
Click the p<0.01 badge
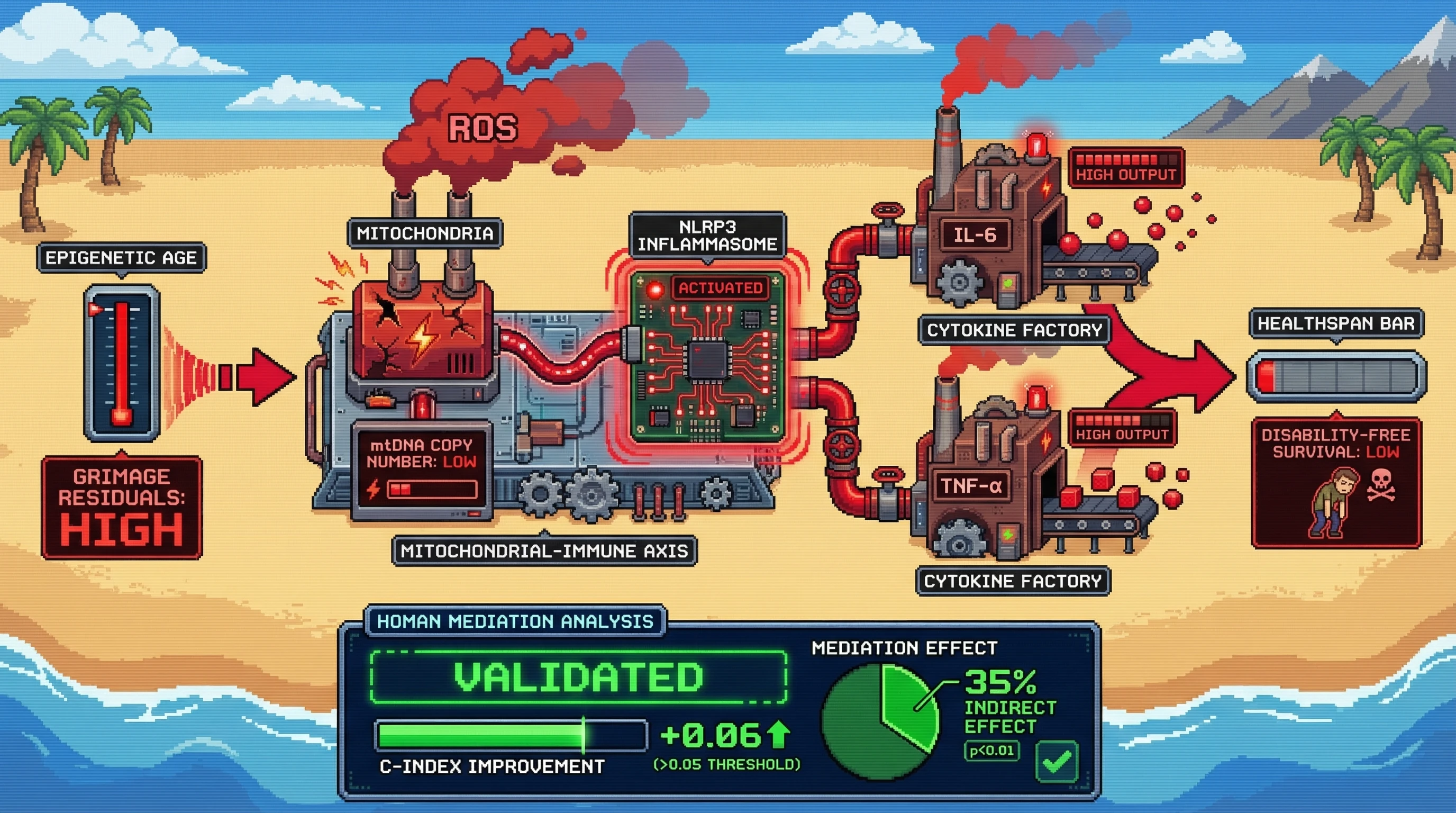(991, 751)
